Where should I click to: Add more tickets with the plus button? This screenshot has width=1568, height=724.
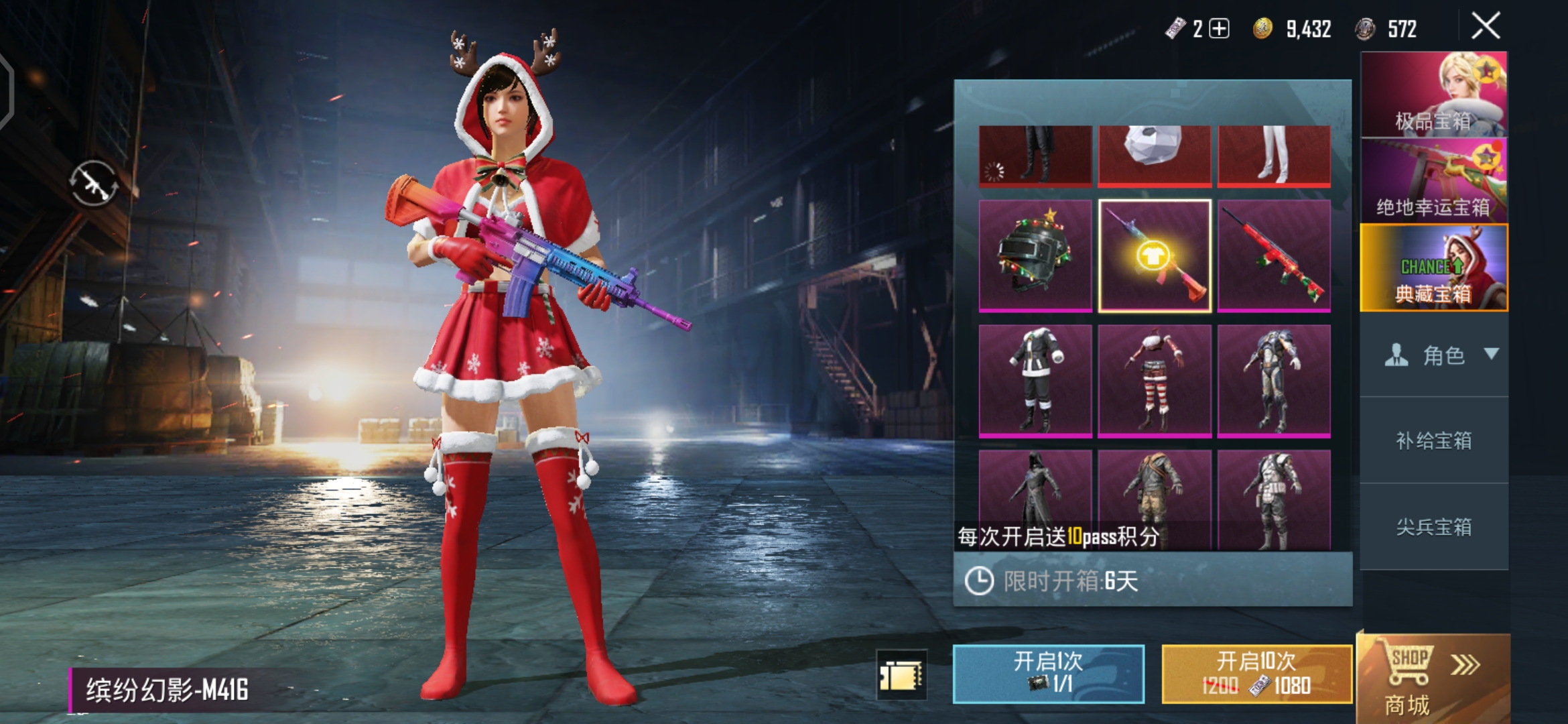1219,29
